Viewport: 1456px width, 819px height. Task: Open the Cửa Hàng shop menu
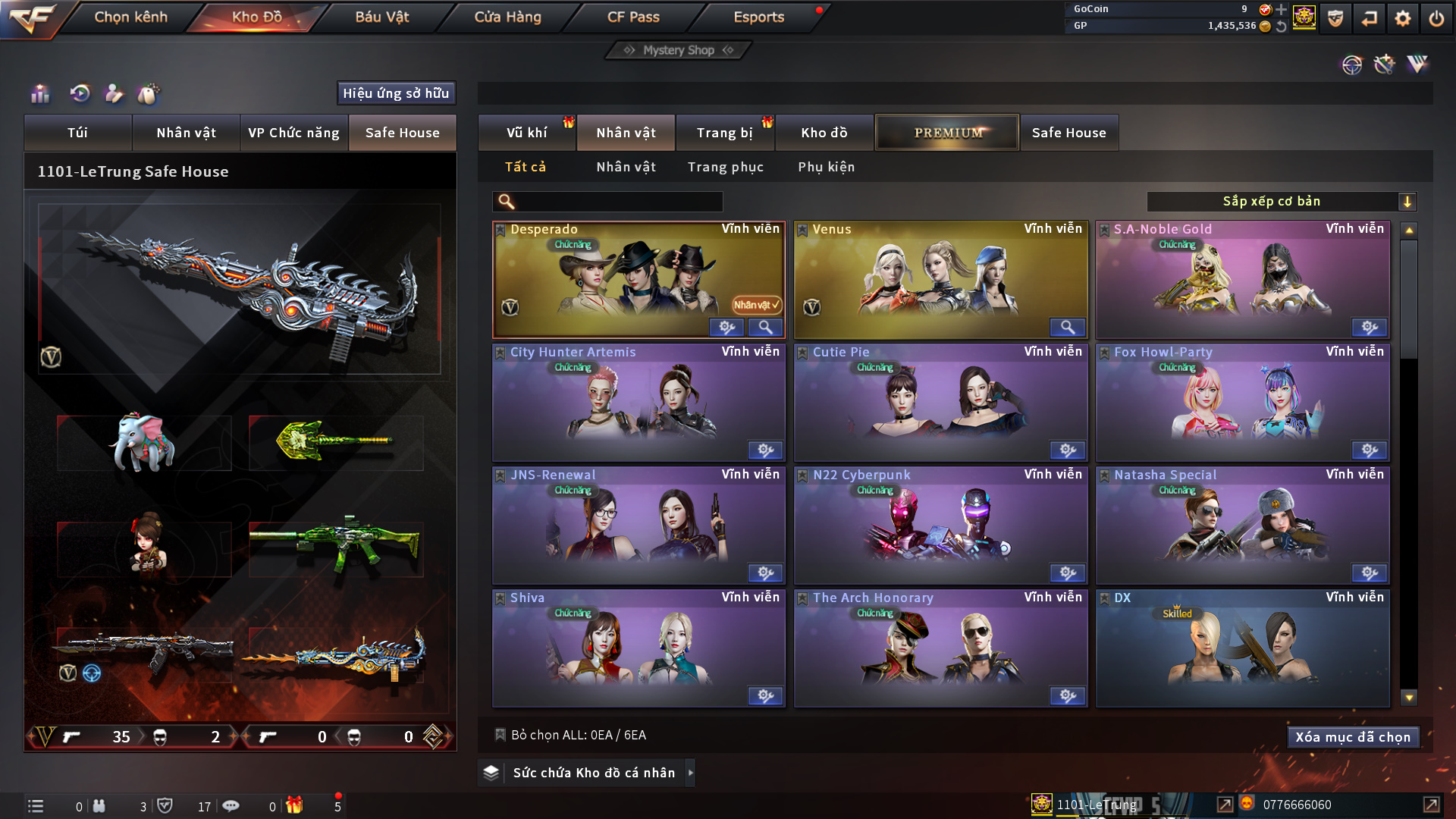click(507, 17)
